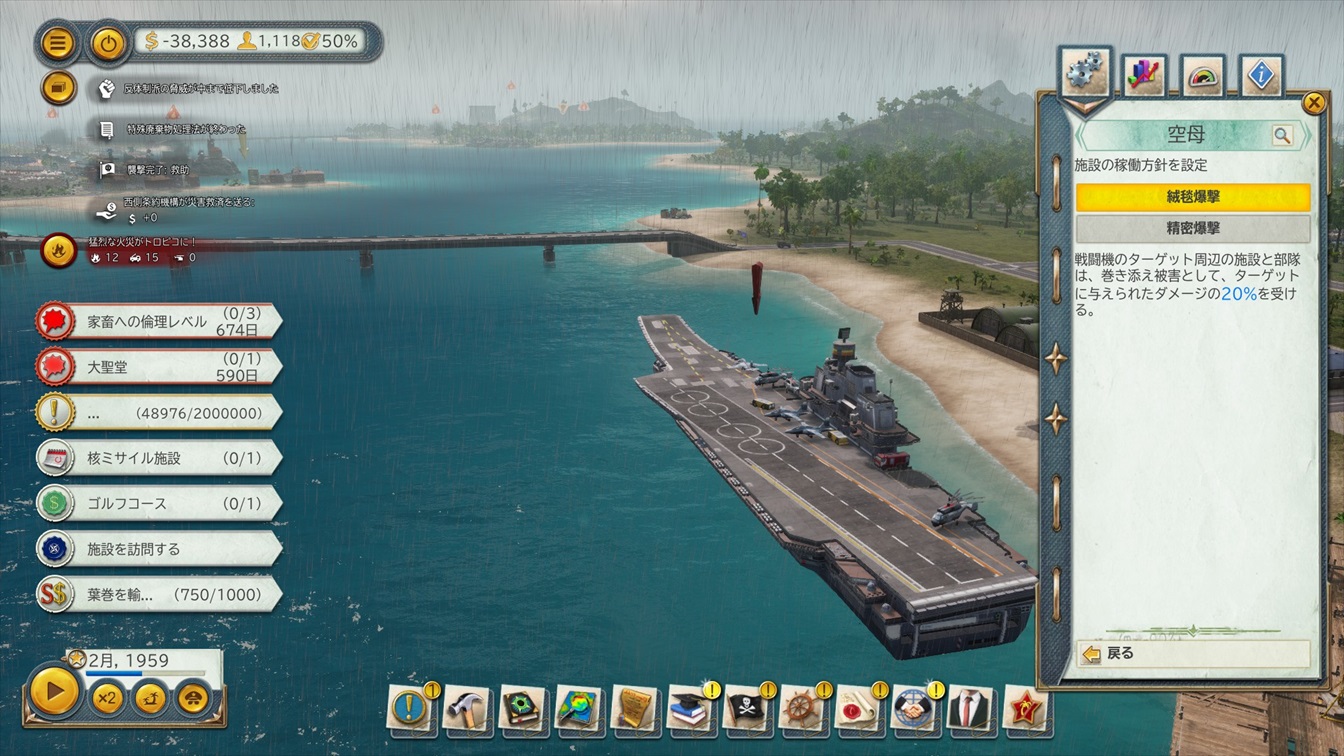Select the ゴルフコース objective

pyautogui.click(x=158, y=503)
